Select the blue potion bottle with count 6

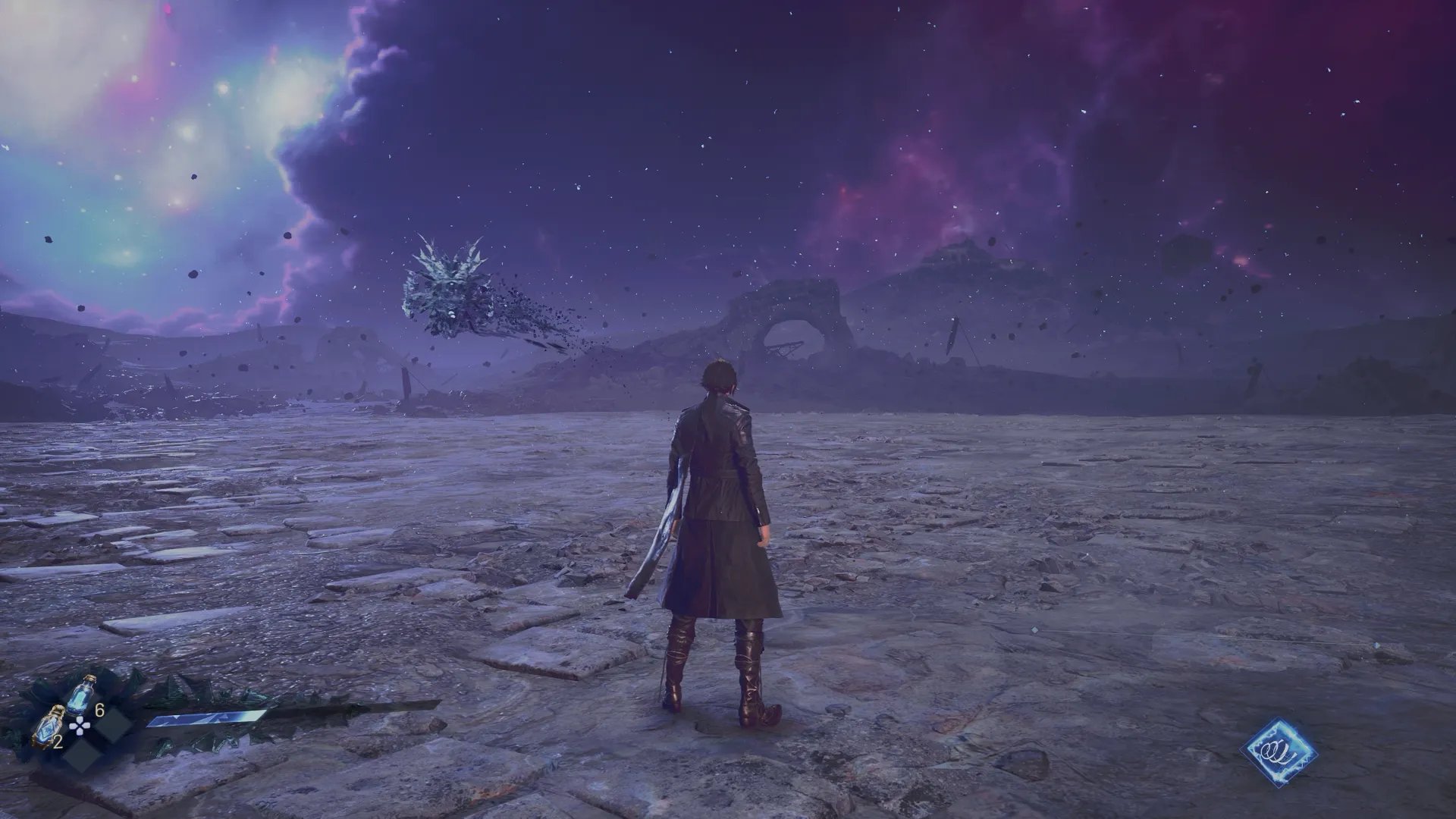coord(83,694)
